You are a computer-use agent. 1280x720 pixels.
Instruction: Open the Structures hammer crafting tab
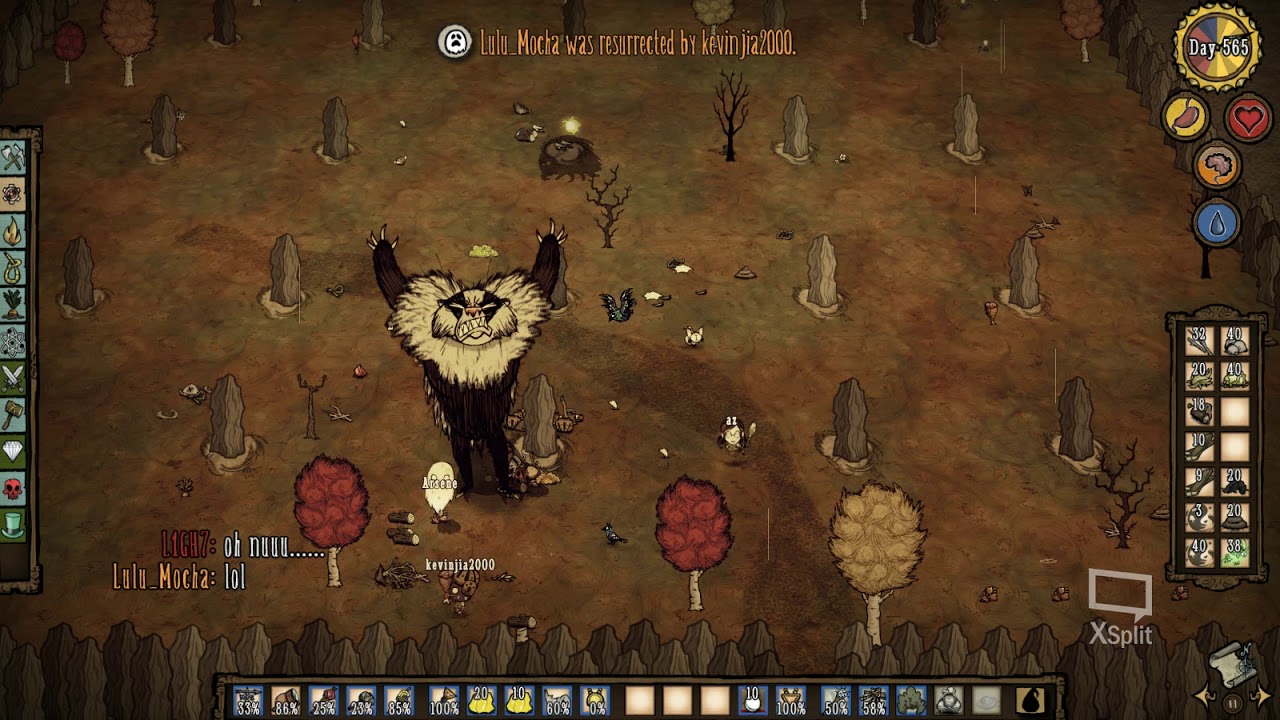(x=13, y=415)
